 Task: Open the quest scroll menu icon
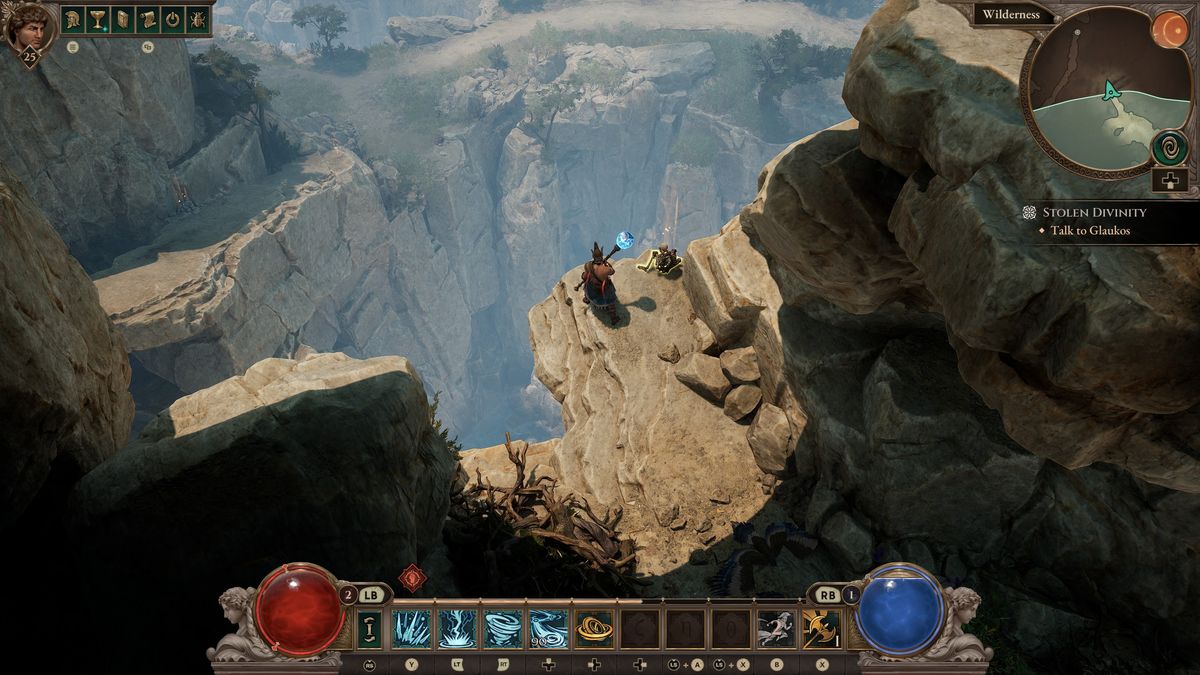(x=148, y=19)
